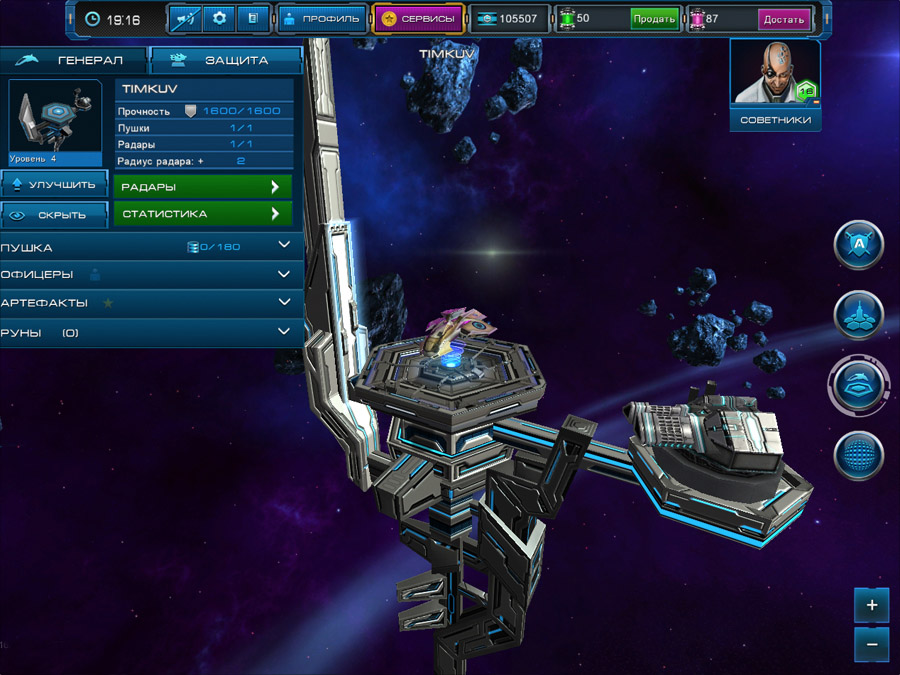This screenshot has width=900, height=675.
Task: Toggle sound with the muted speaker icon
Action: [x=186, y=18]
